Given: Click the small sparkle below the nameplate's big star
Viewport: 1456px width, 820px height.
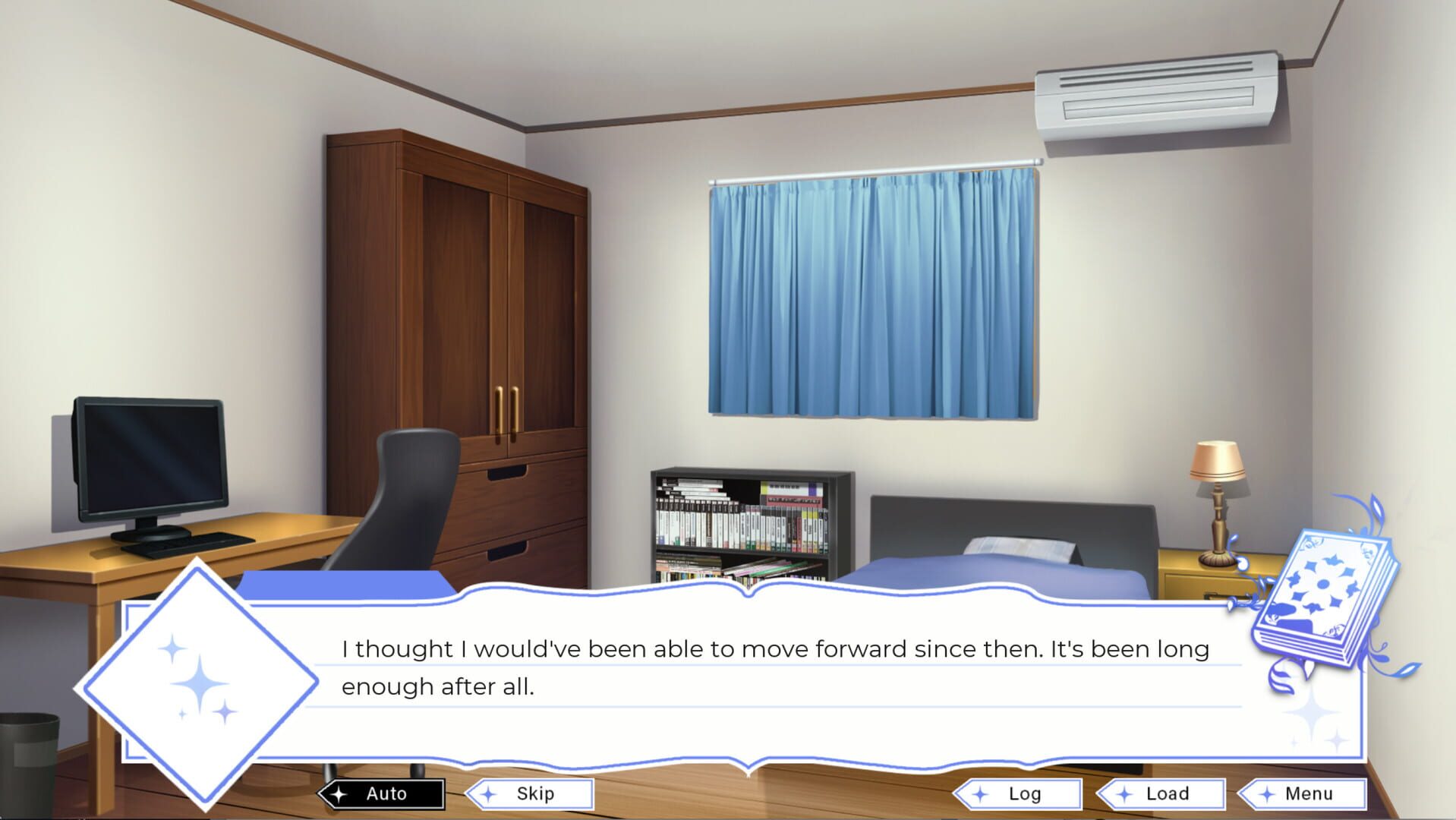Looking at the screenshot, I should tap(225, 711).
